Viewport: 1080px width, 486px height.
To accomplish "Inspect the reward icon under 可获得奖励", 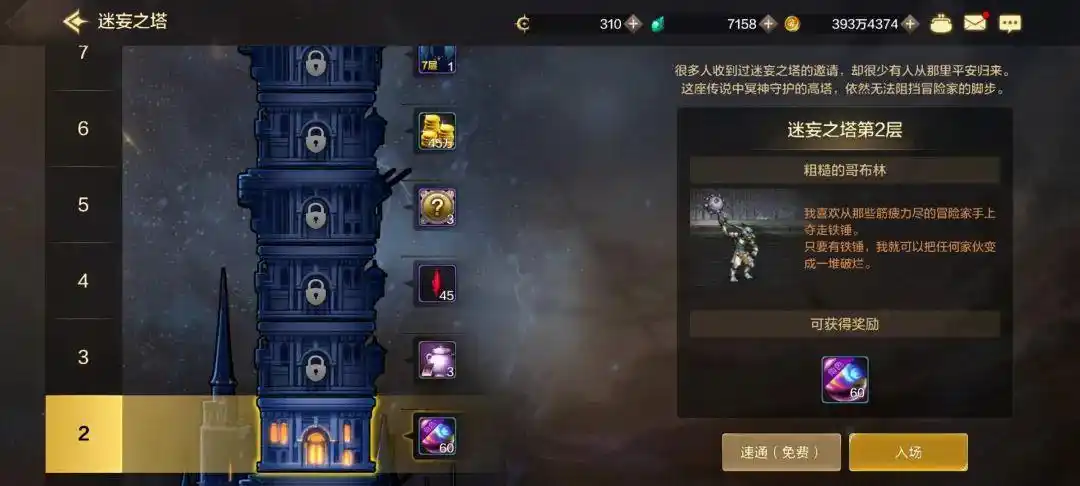I will pos(845,380).
